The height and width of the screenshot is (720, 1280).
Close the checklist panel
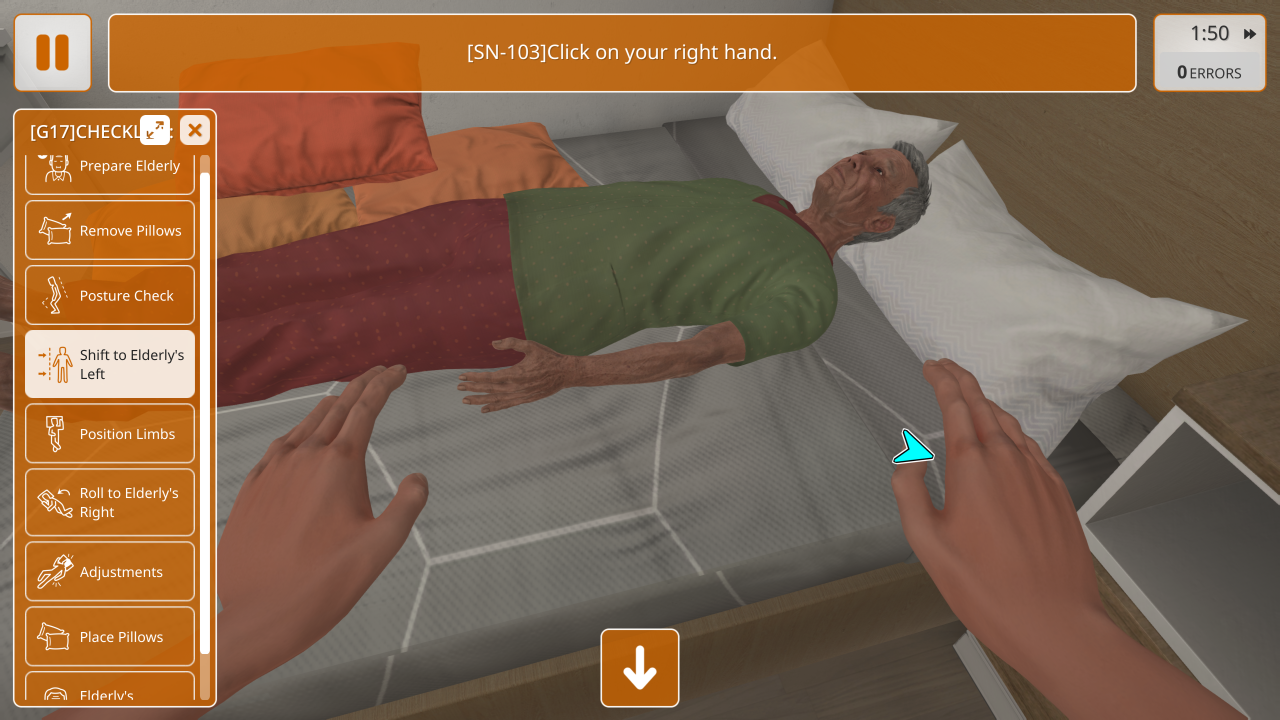click(195, 130)
